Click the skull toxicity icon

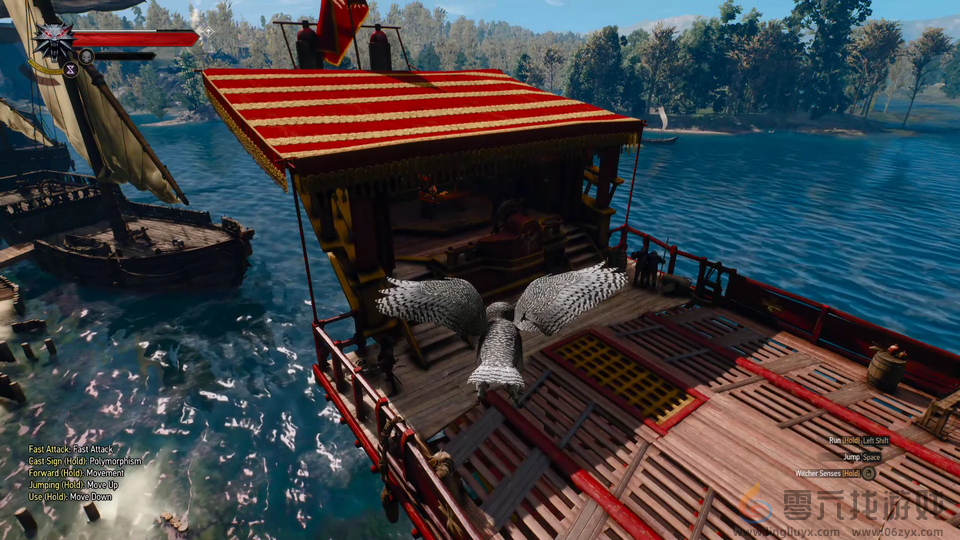click(87, 56)
